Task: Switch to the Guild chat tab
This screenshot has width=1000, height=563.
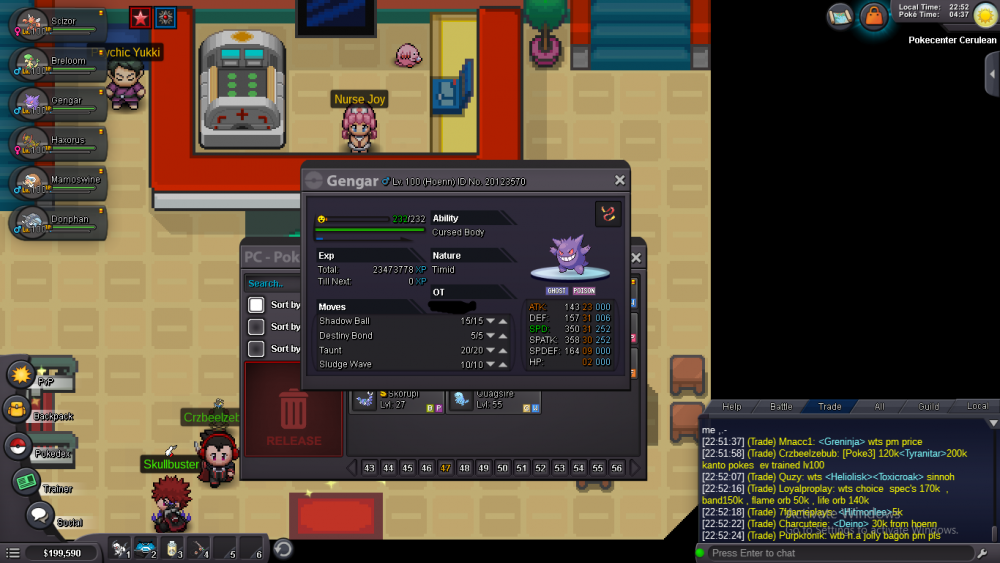Action: (929, 407)
